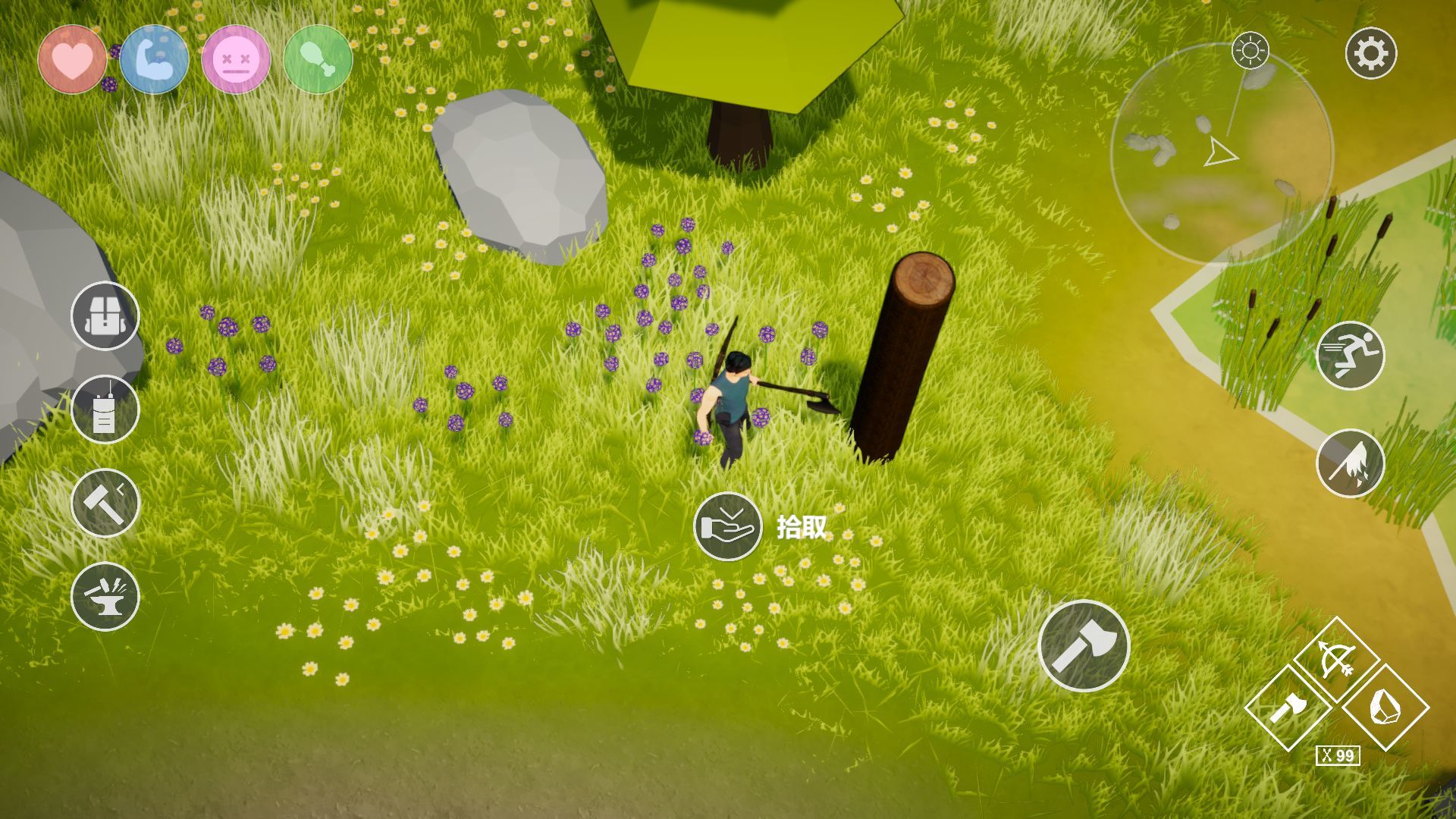Tap the pick up (拾取) button
1456x819 pixels.
coord(727,526)
